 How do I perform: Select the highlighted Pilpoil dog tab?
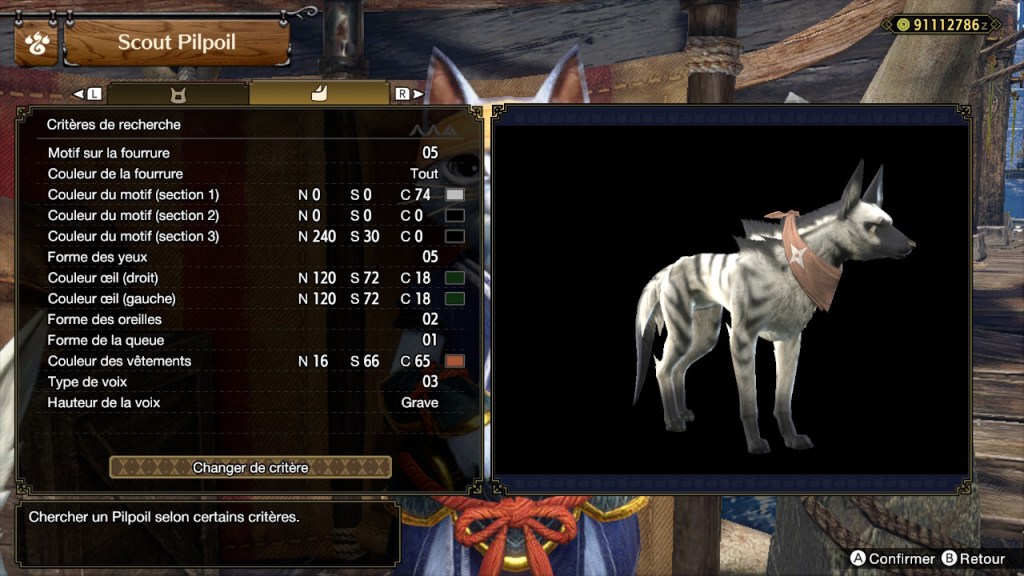point(319,94)
